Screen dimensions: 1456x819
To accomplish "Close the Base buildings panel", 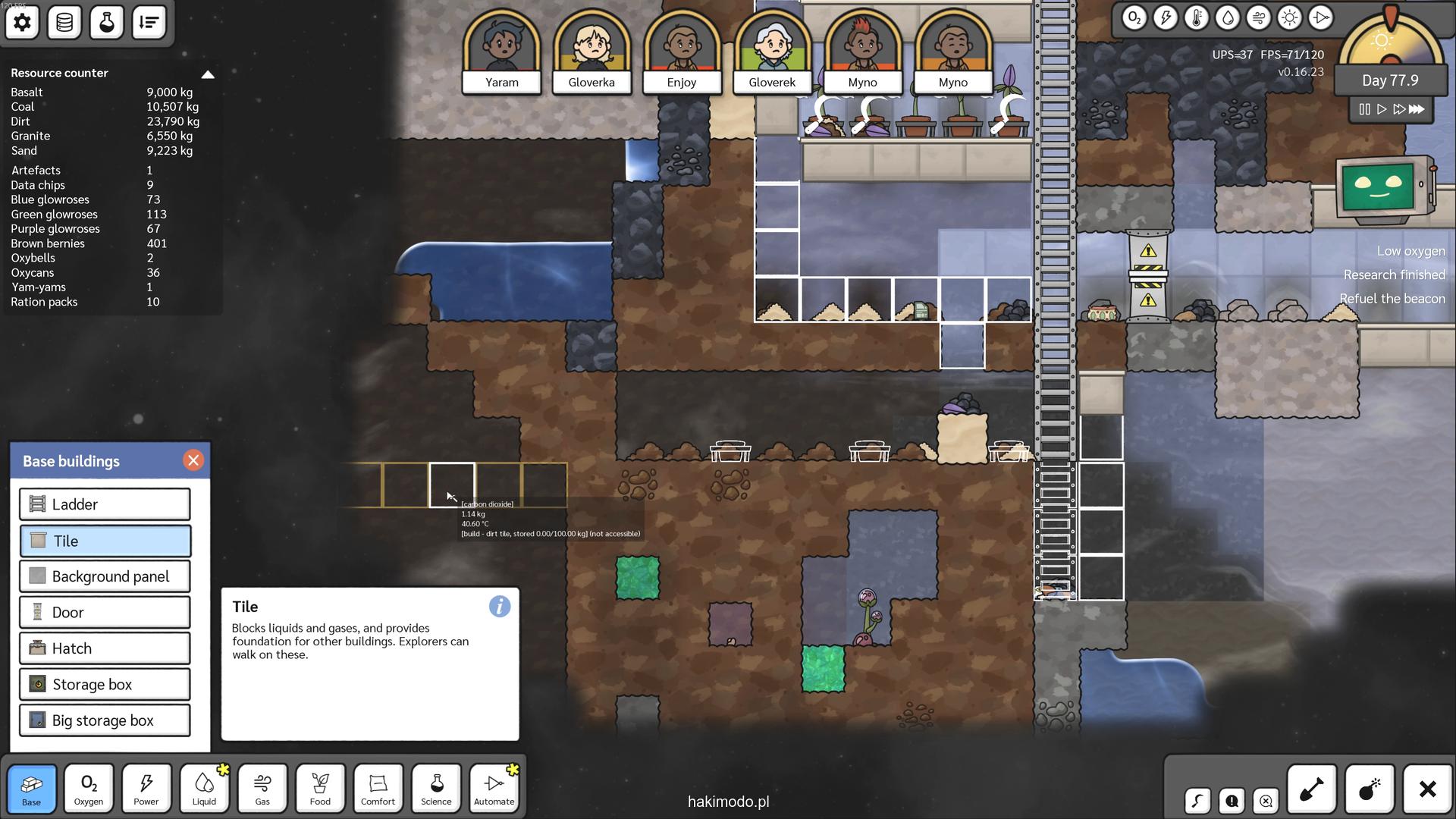I will (193, 460).
